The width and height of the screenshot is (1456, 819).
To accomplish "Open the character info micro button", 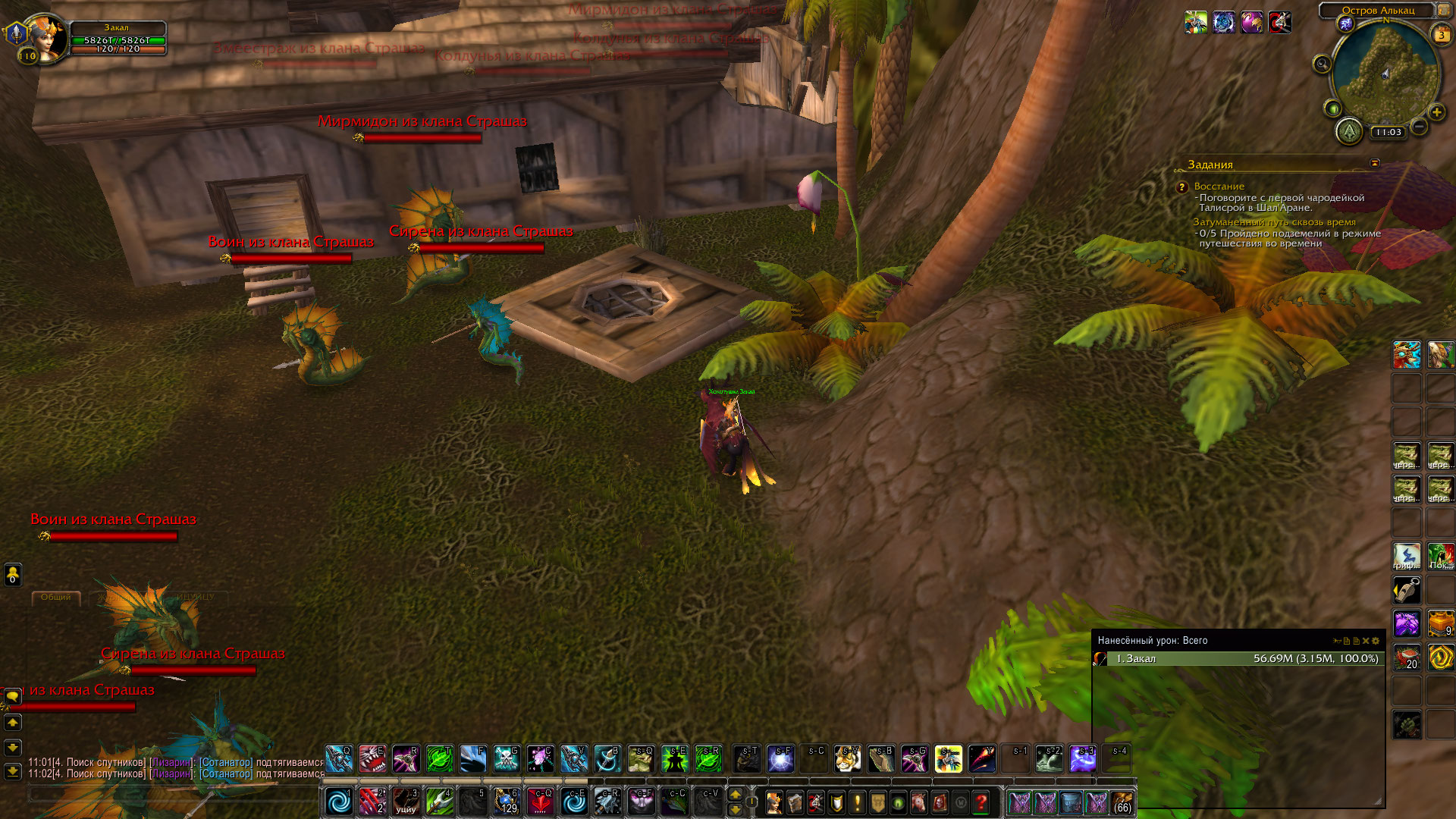I will point(773,802).
